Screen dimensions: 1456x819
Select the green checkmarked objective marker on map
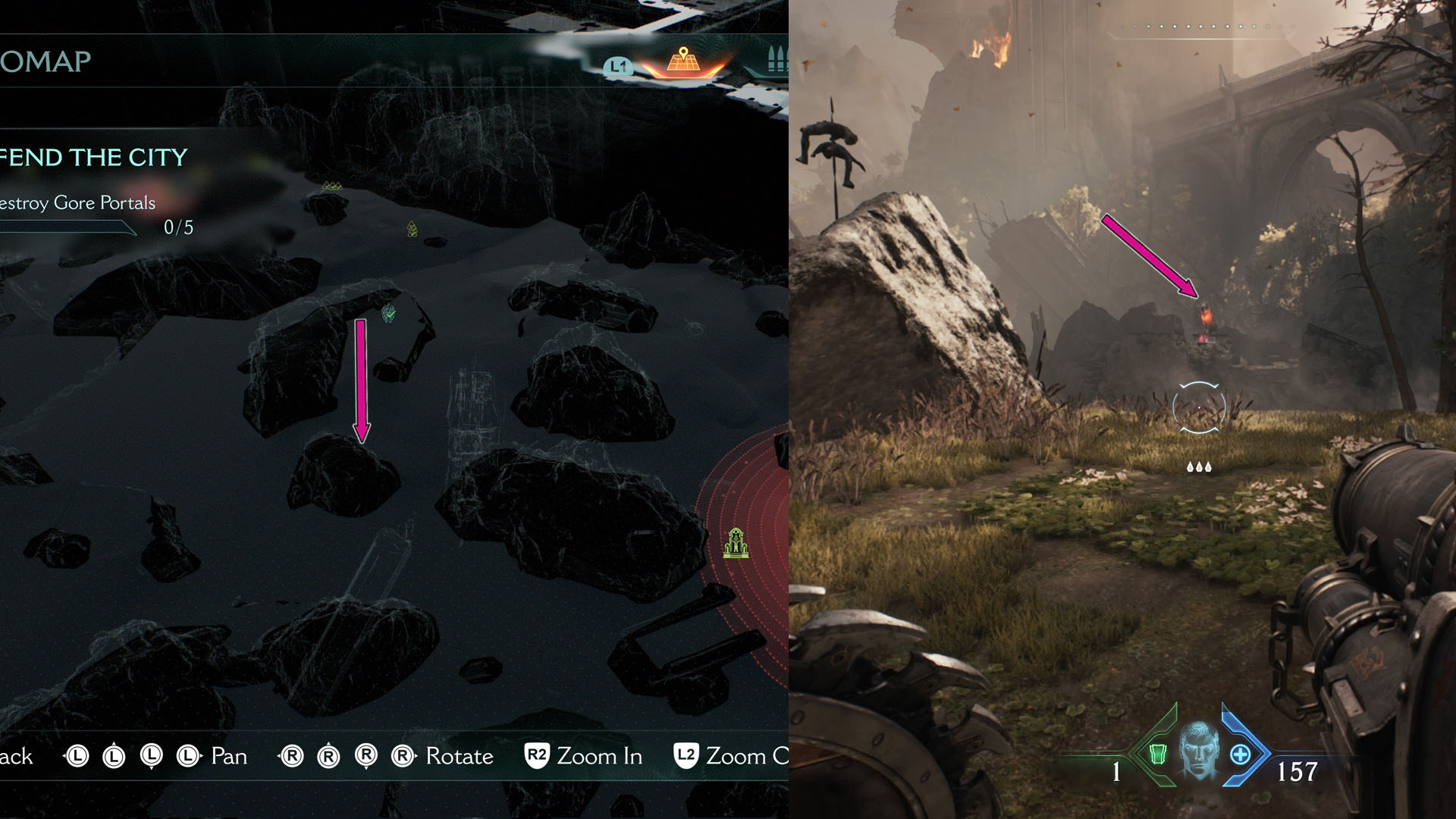pyautogui.click(x=412, y=230)
